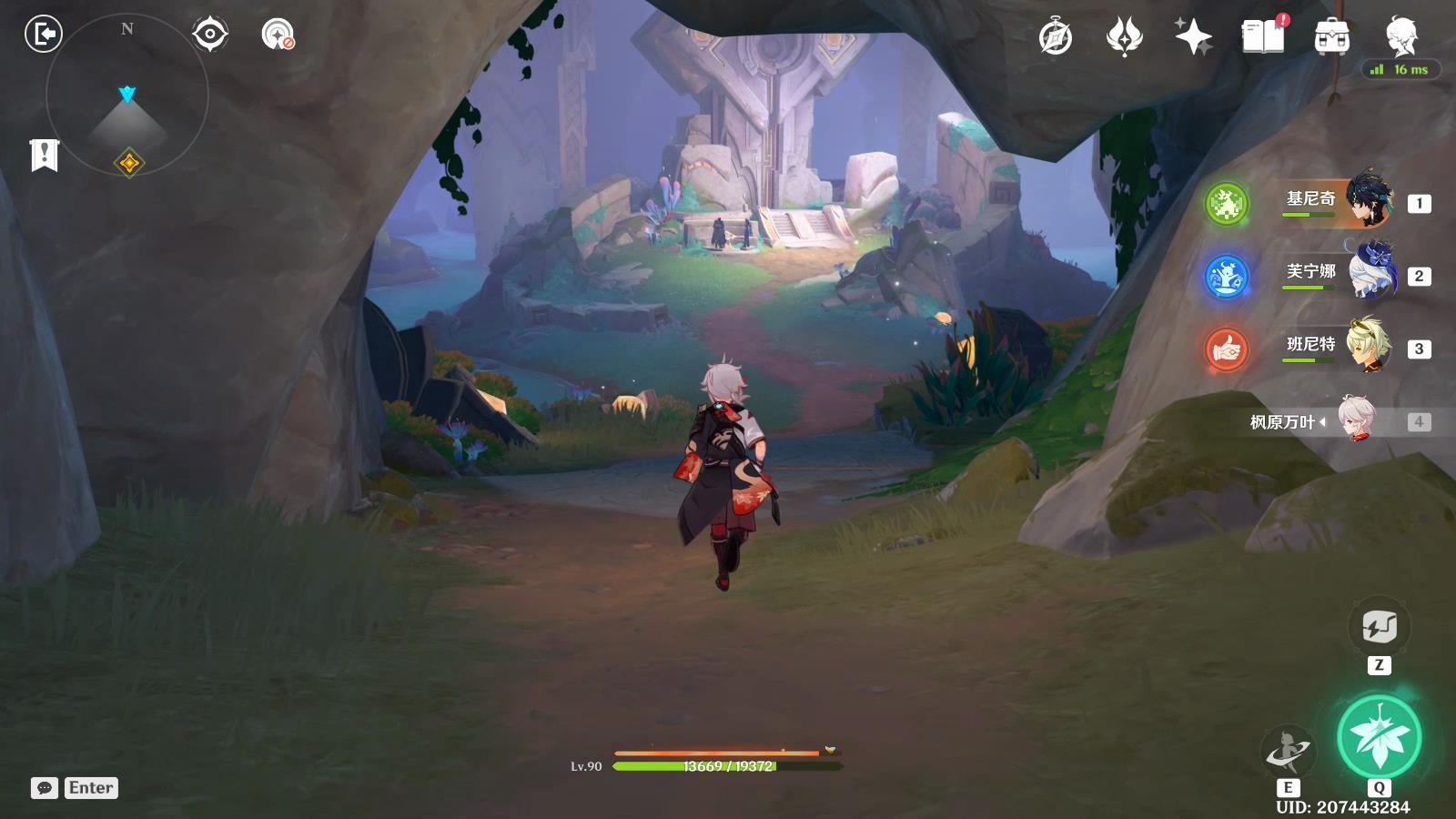The image size is (1456, 819).
Task: Activate the green maple leaf Elemental Burst
Action: point(1379,737)
